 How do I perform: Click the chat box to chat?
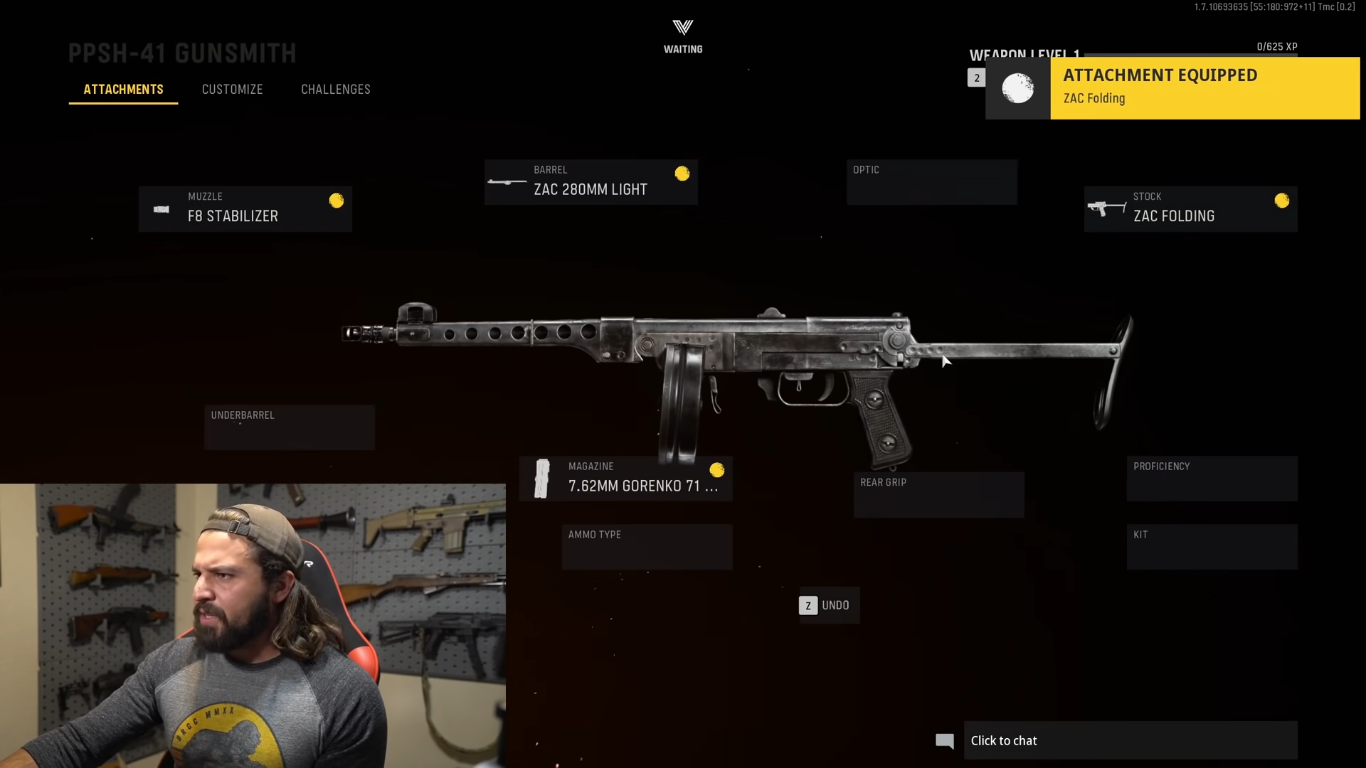[x=1129, y=741]
